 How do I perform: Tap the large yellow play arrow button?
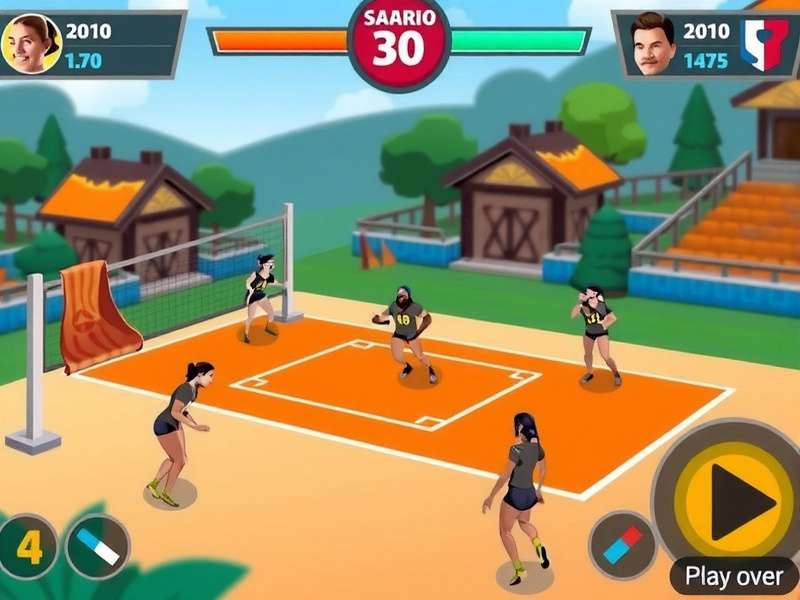[738, 502]
